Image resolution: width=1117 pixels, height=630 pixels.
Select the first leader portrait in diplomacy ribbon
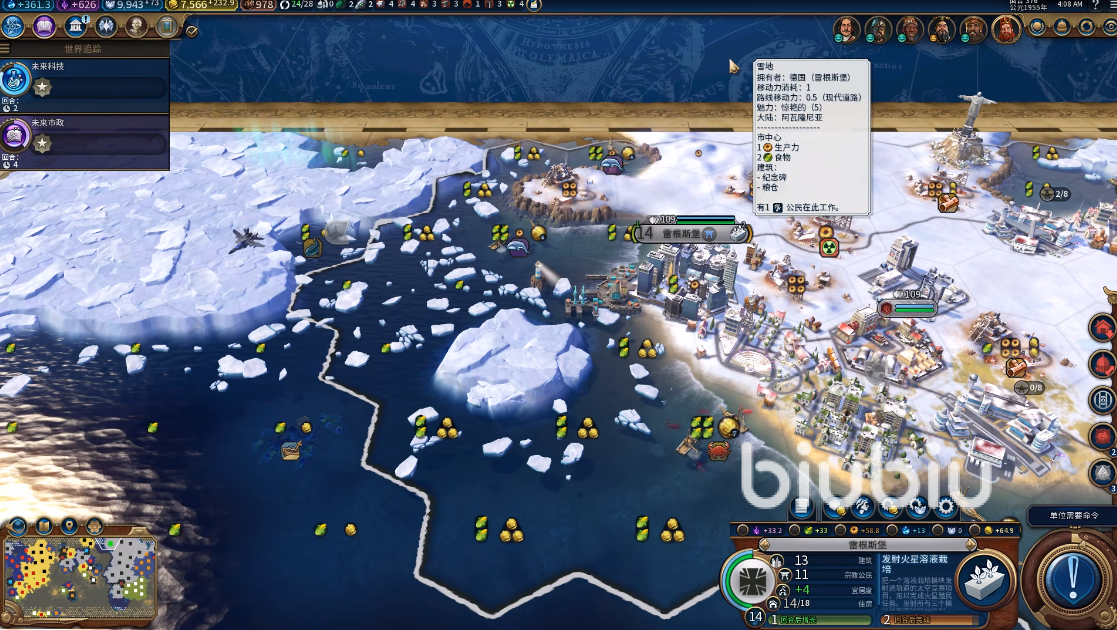847,29
